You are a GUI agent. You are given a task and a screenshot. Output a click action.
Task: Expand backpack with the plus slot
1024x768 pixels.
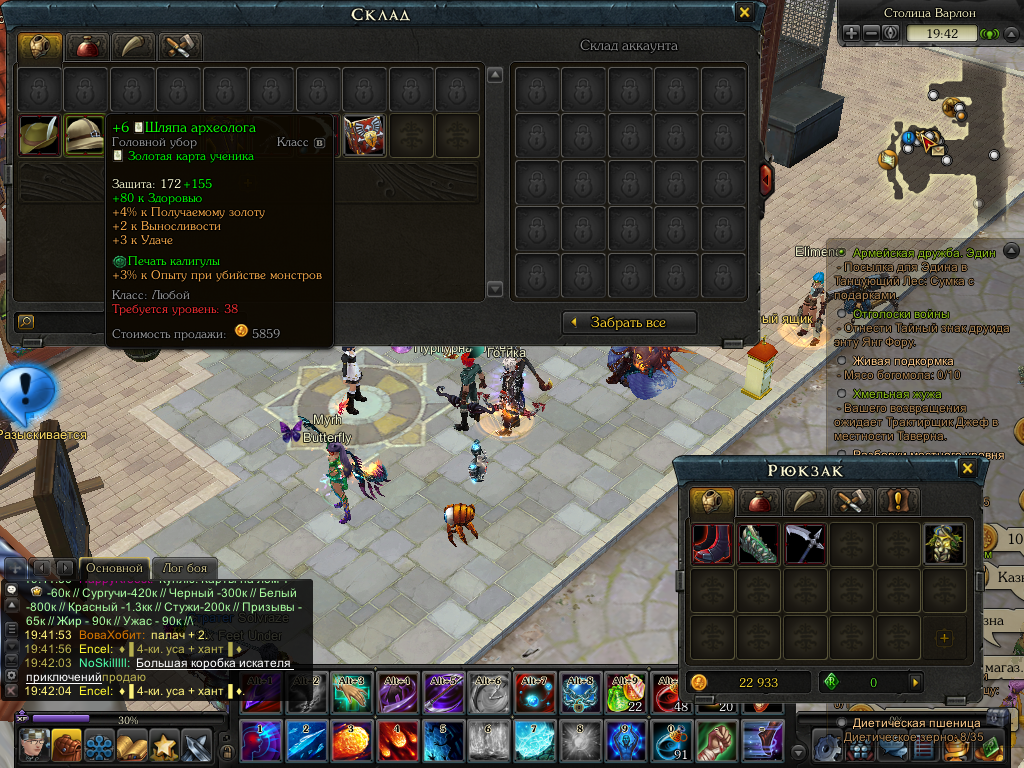pyautogui.click(x=944, y=637)
